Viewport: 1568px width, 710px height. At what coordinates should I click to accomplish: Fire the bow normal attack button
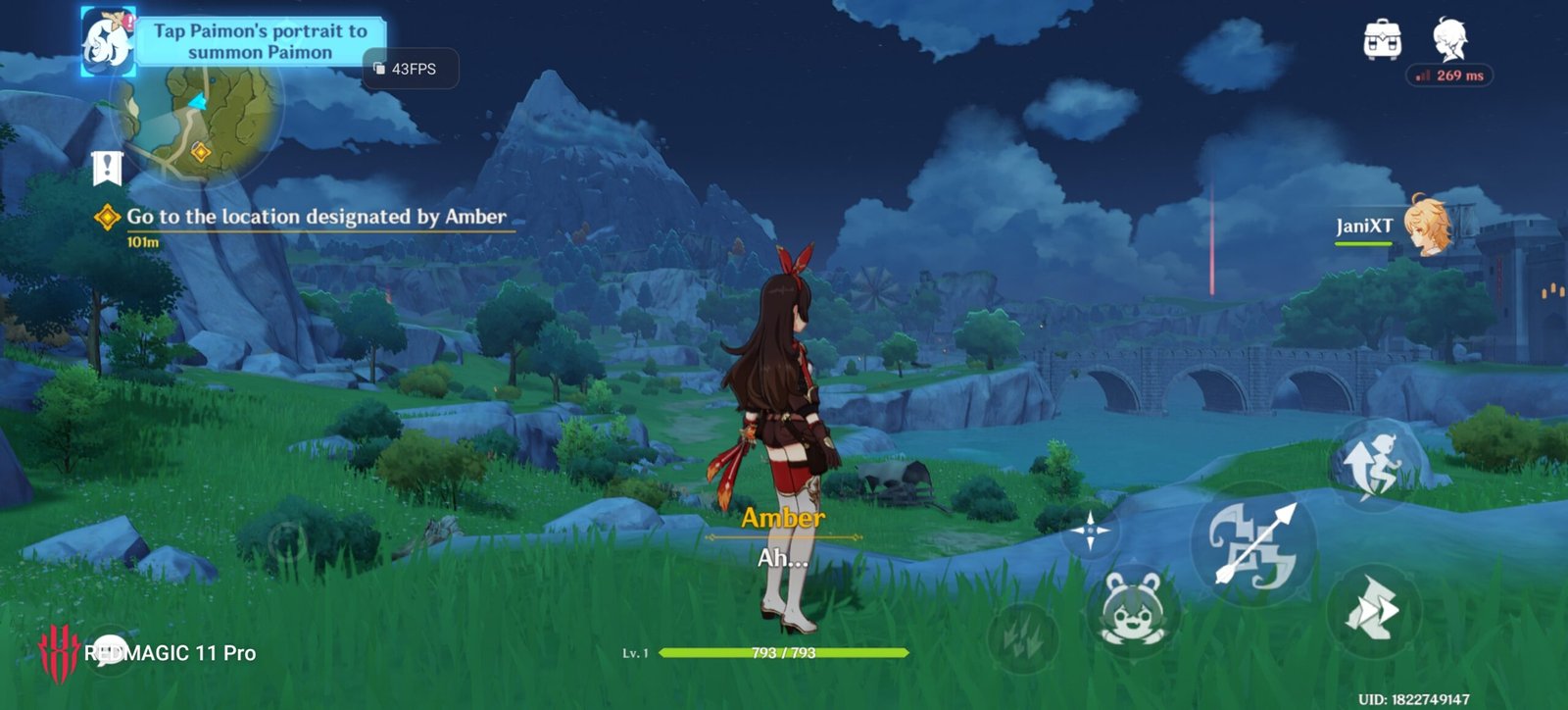tap(1253, 545)
